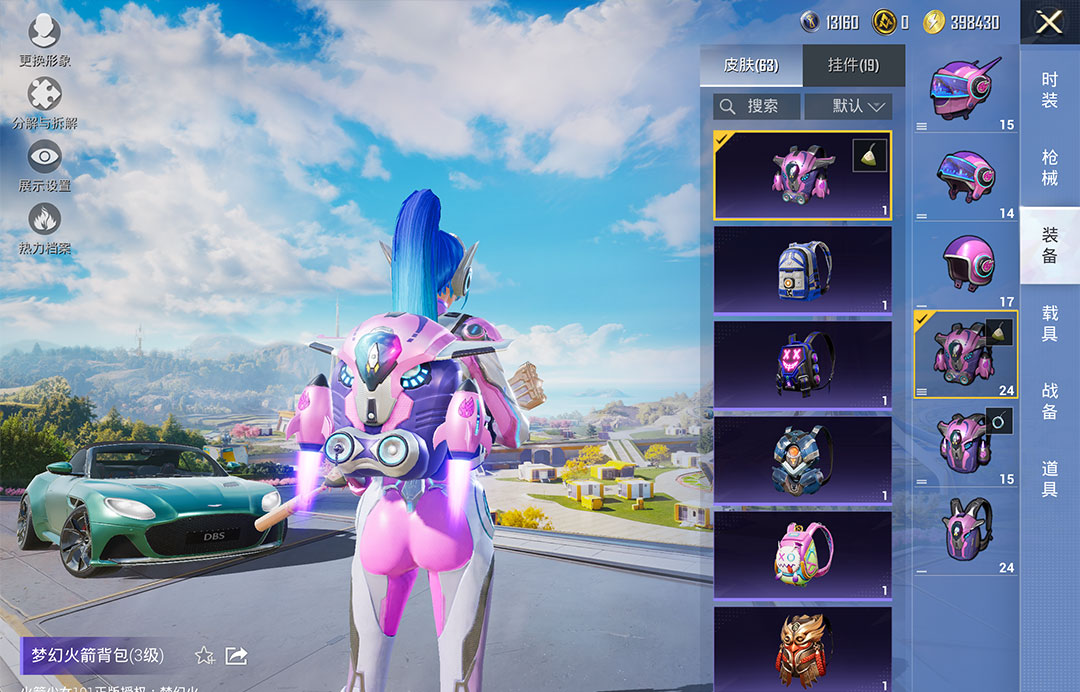Close the inventory screen with the X

pos(1049,22)
